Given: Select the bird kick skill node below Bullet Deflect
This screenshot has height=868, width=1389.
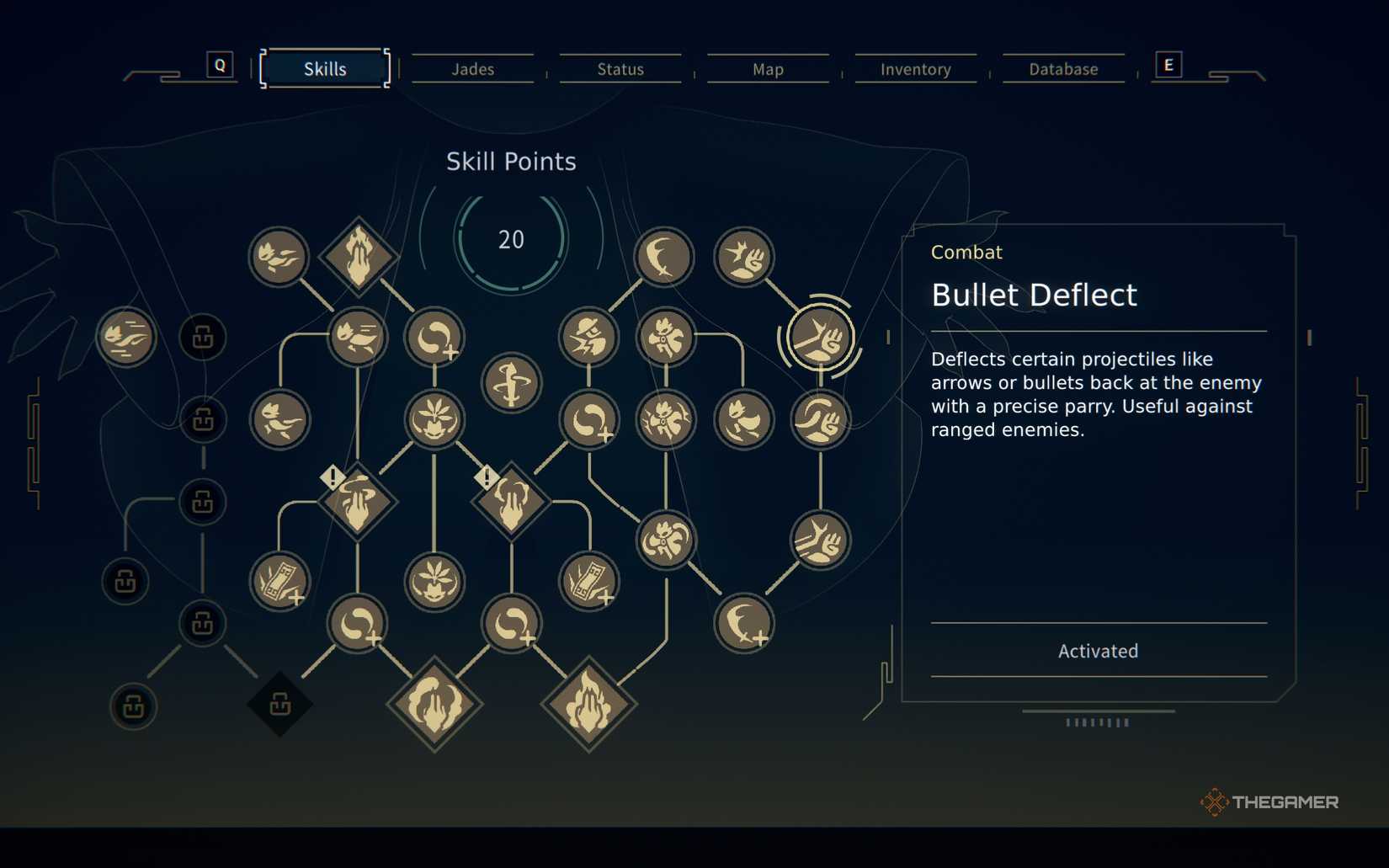Looking at the screenshot, I should click(821, 541).
